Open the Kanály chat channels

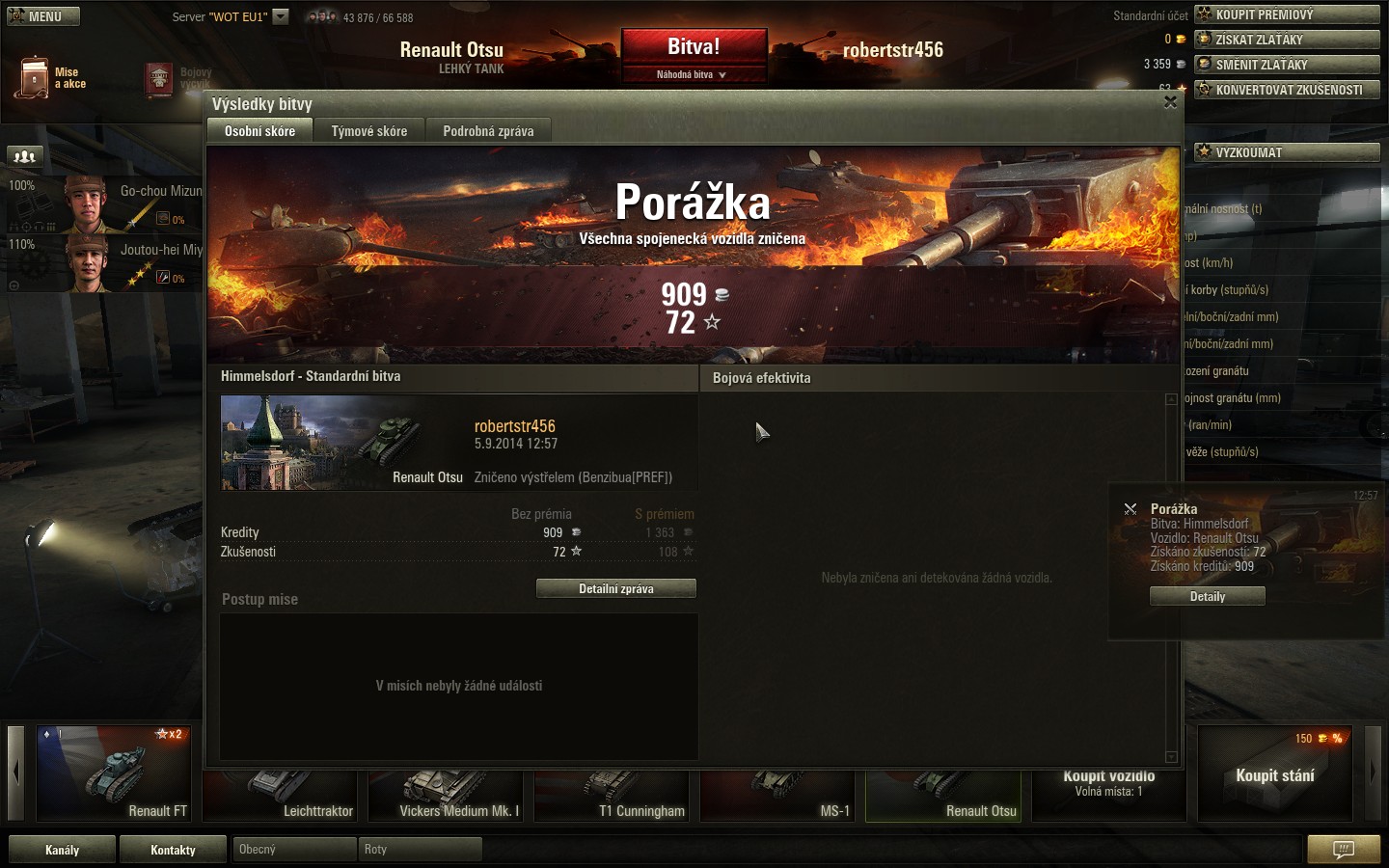pos(63,850)
